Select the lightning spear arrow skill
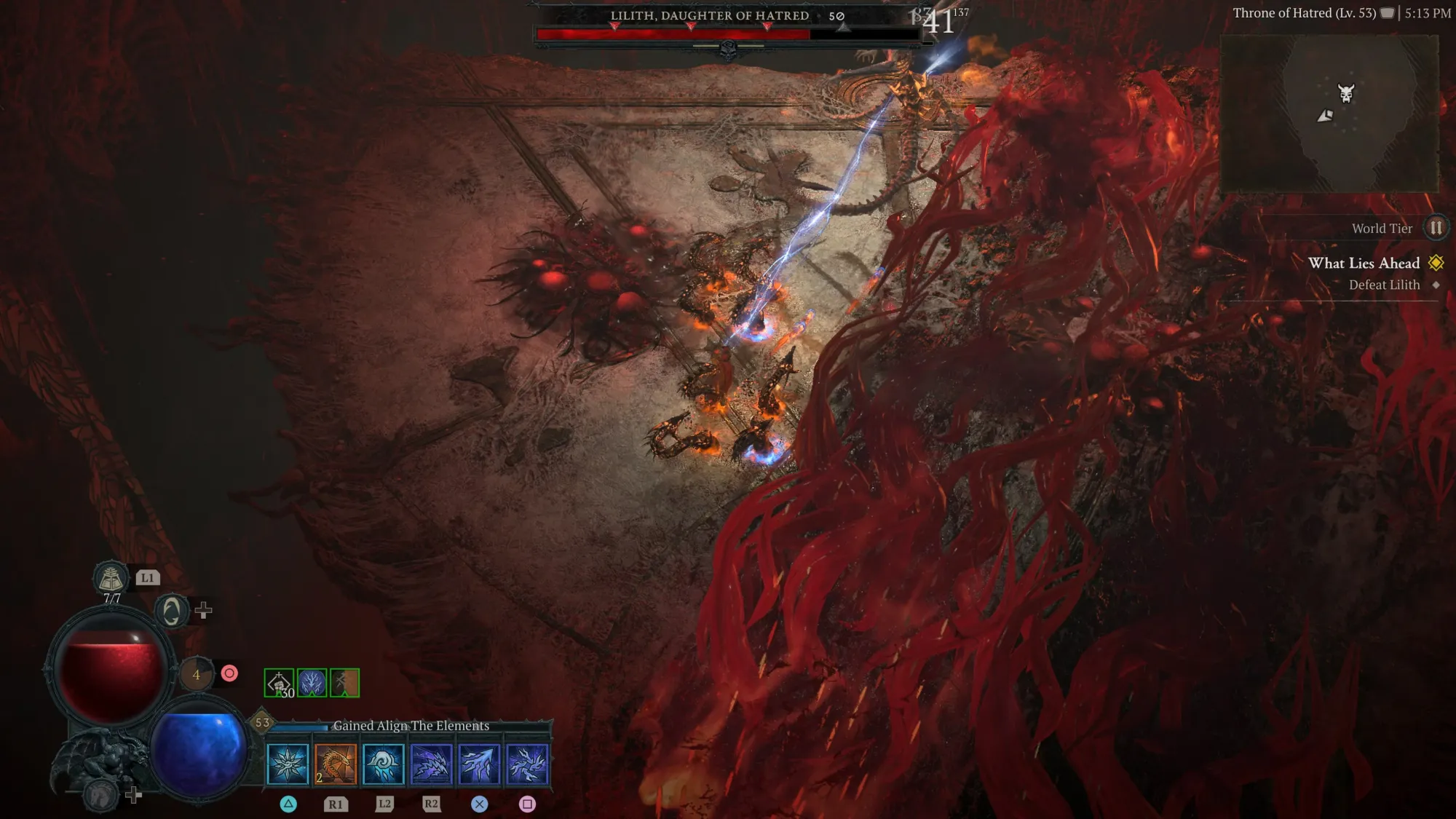1456x819 pixels. [x=480, y=764]
